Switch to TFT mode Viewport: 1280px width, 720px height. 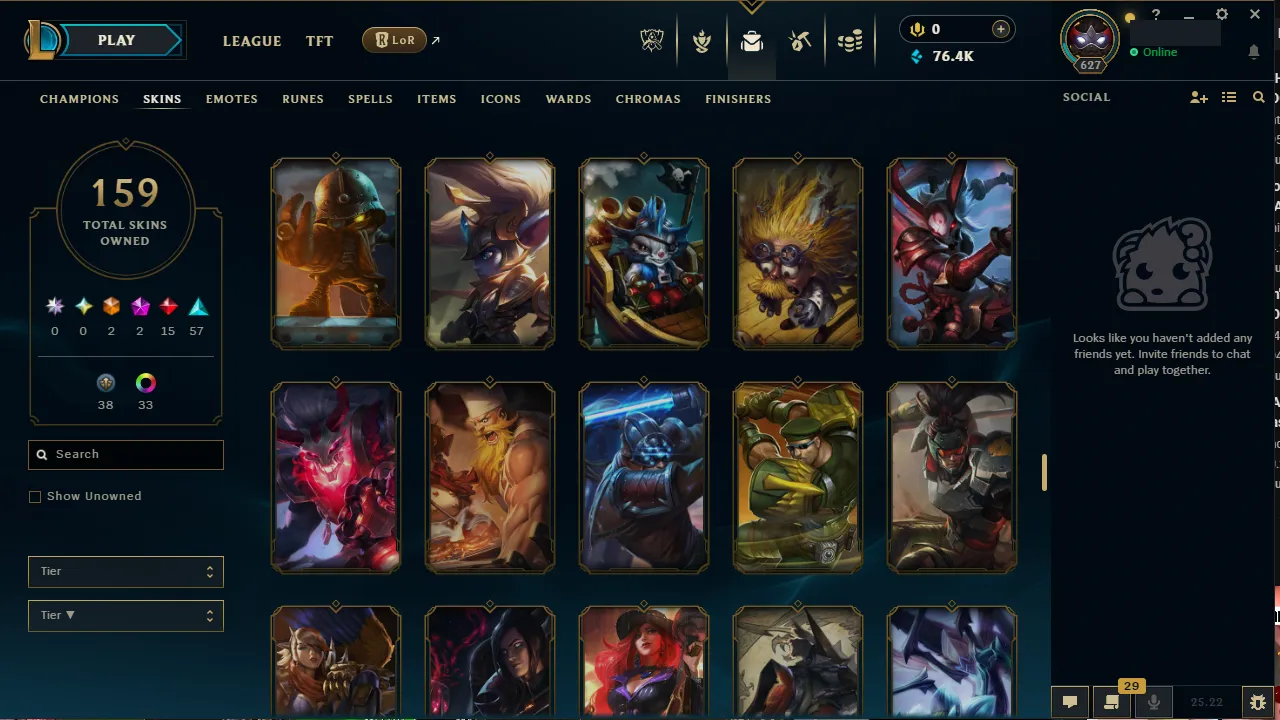(319, 41)
